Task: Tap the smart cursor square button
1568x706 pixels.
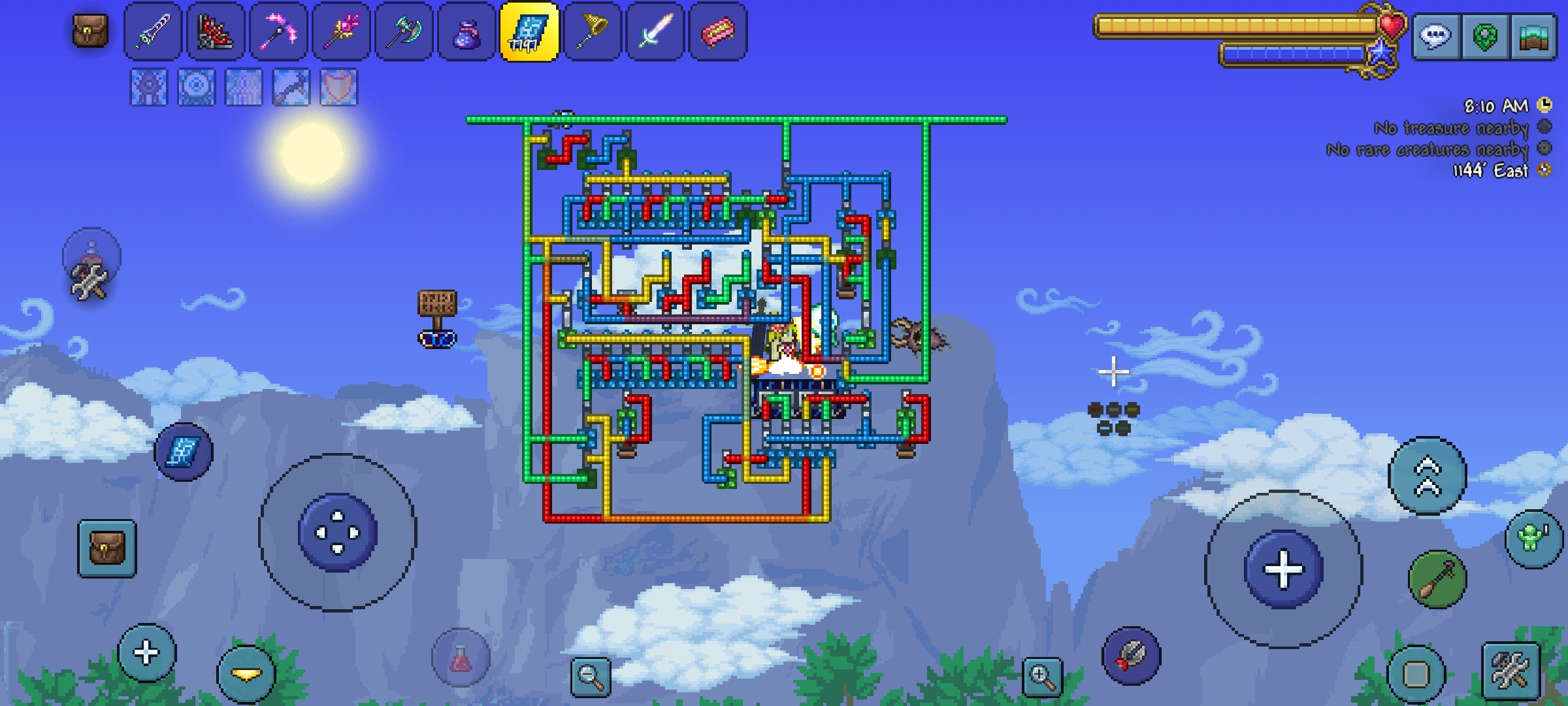Action: (1415, 673)
